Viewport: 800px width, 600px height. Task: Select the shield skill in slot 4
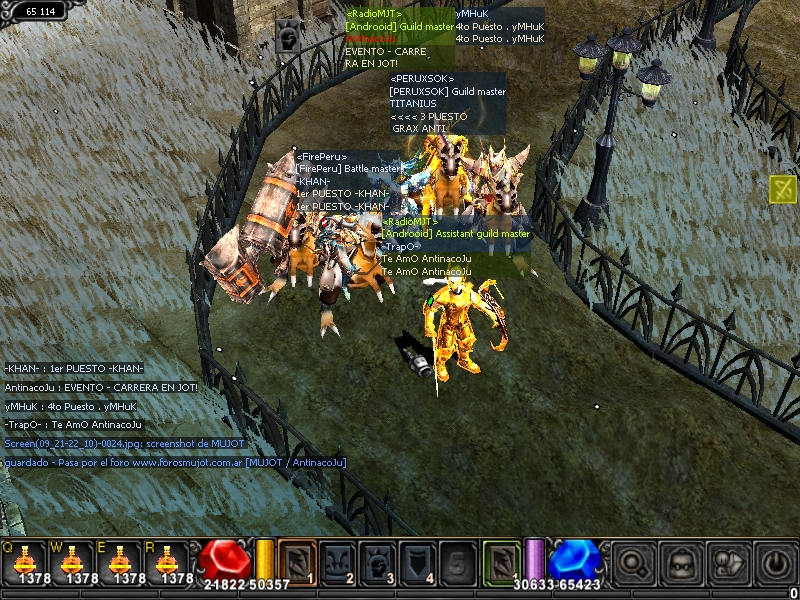pyautogui.click(x=416, y=561)
